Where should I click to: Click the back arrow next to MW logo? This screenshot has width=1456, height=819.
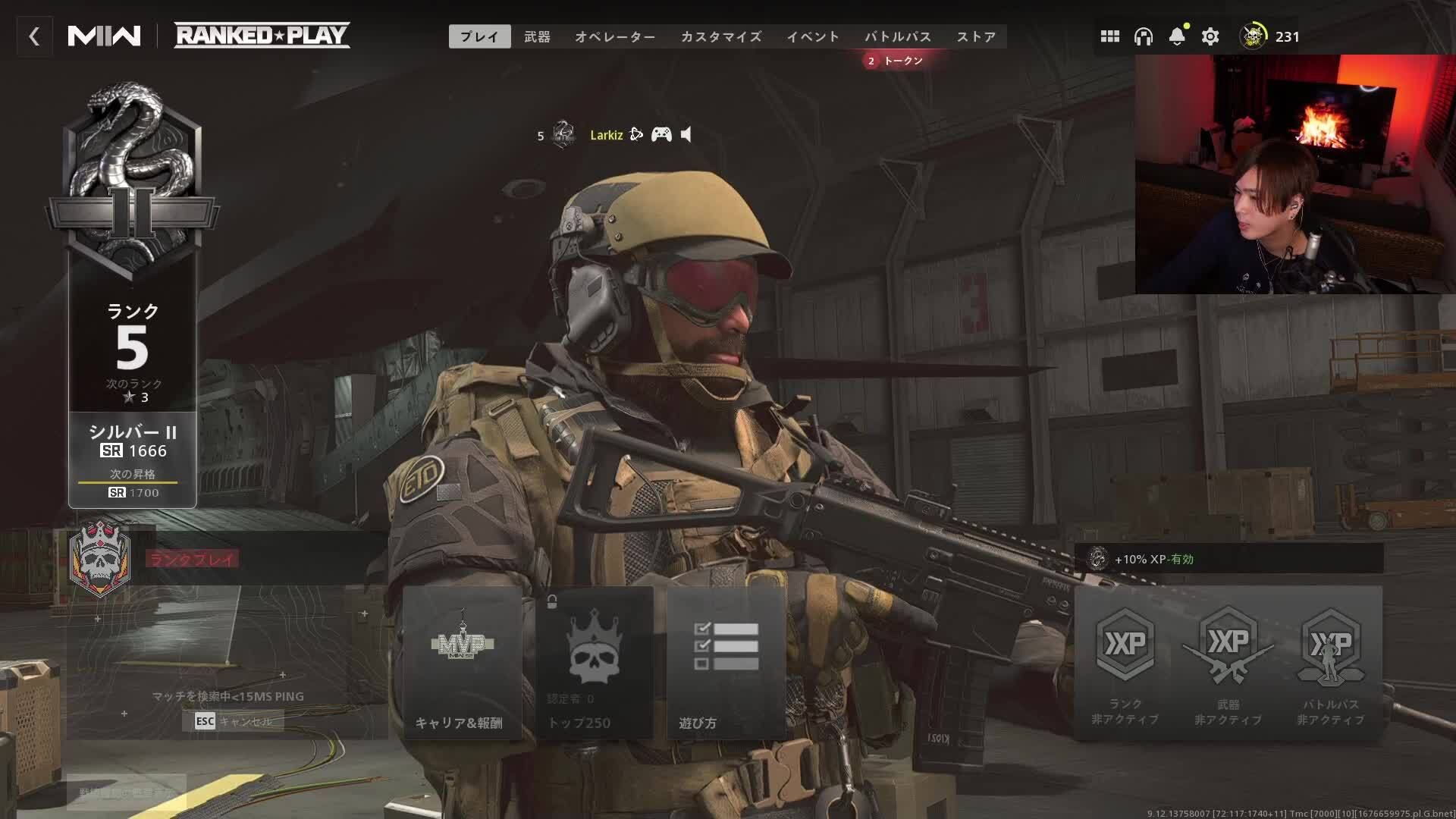pos(34,36)
